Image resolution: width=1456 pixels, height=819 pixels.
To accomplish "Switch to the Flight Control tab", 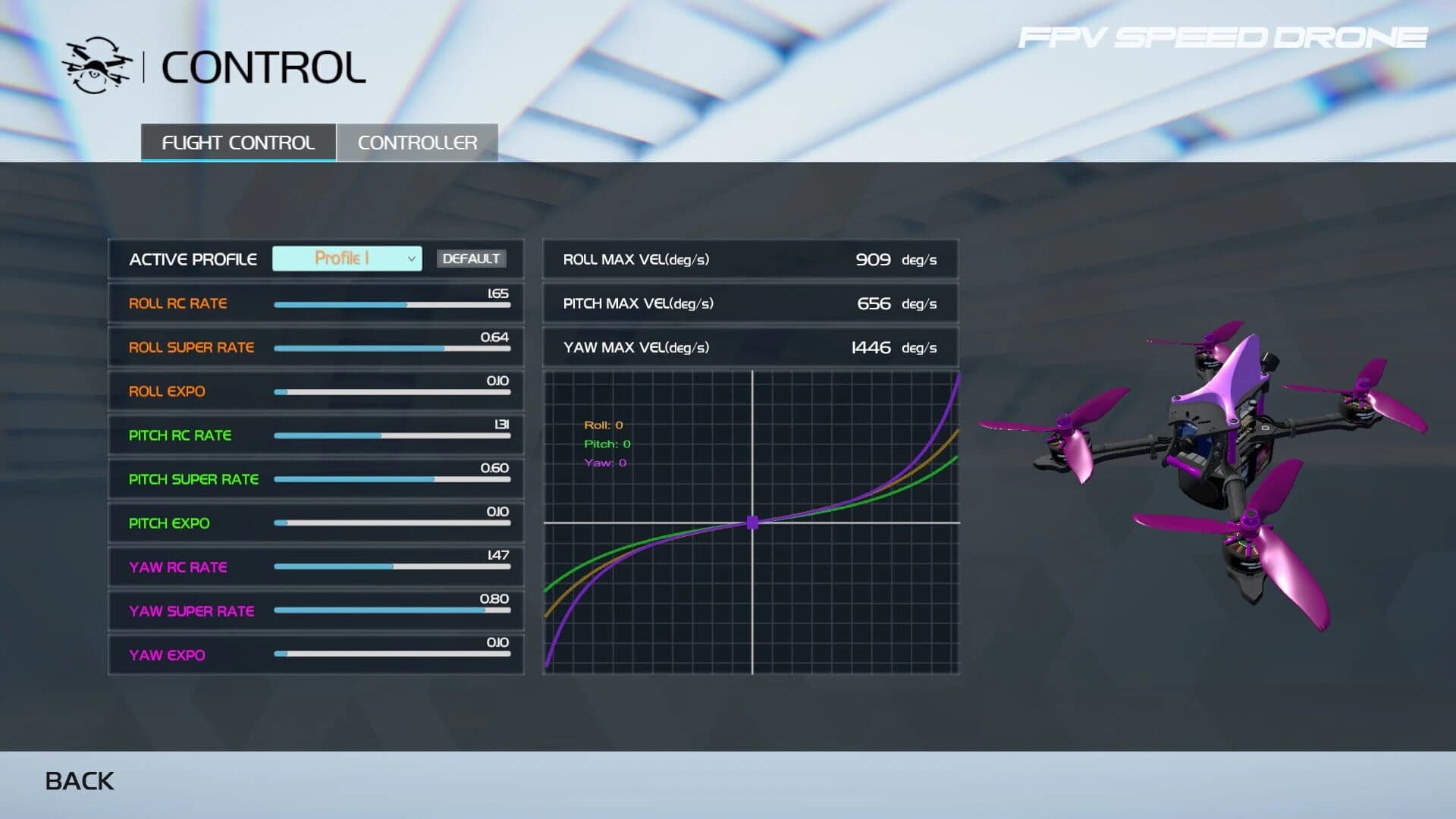I will click(x=238, y=143).
